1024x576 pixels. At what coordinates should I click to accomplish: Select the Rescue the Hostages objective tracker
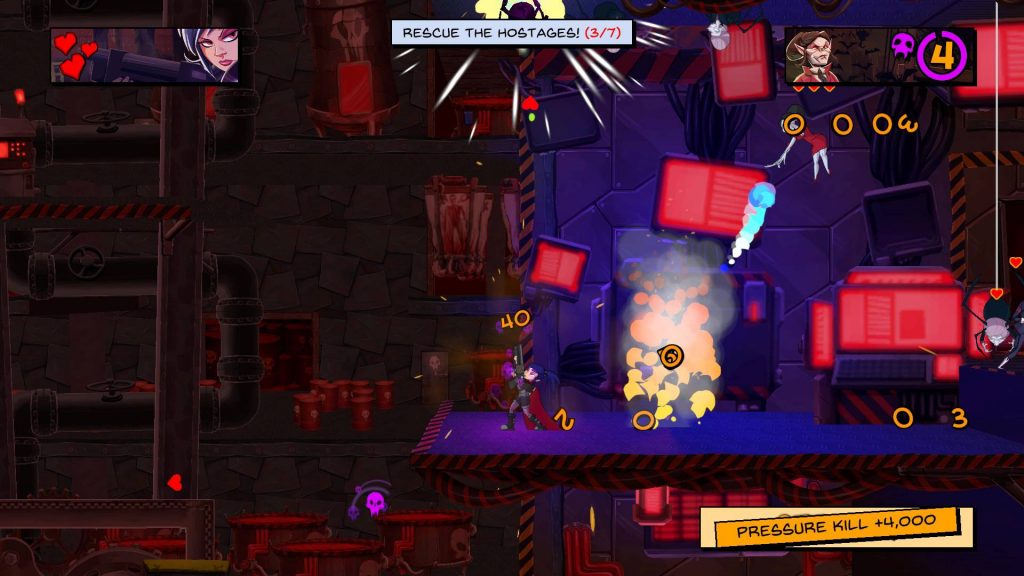point(512,33)
